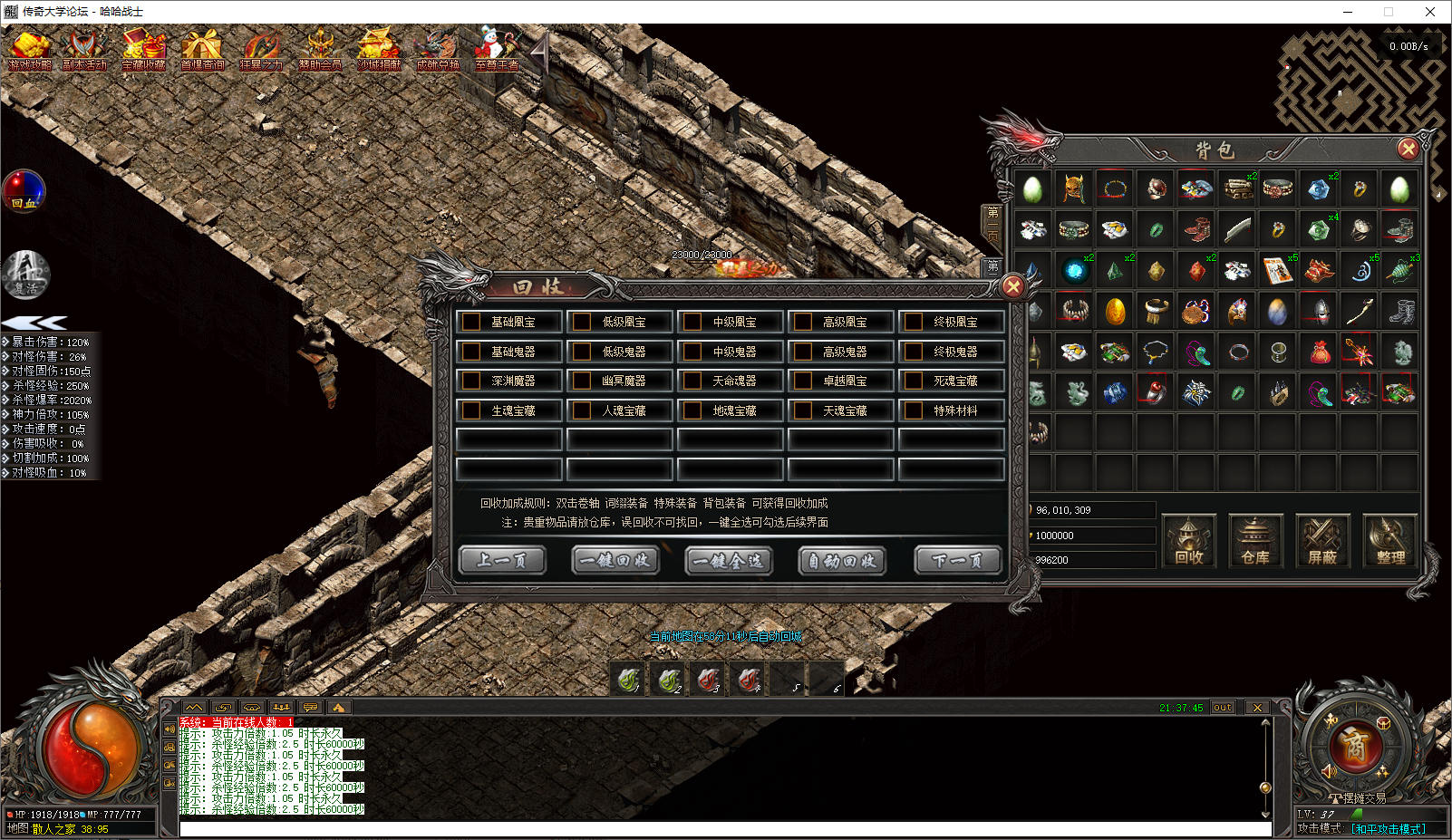Viewport: 1452px width, 840px height.
Task: Click the 一键回收 button
Action: 615,561
